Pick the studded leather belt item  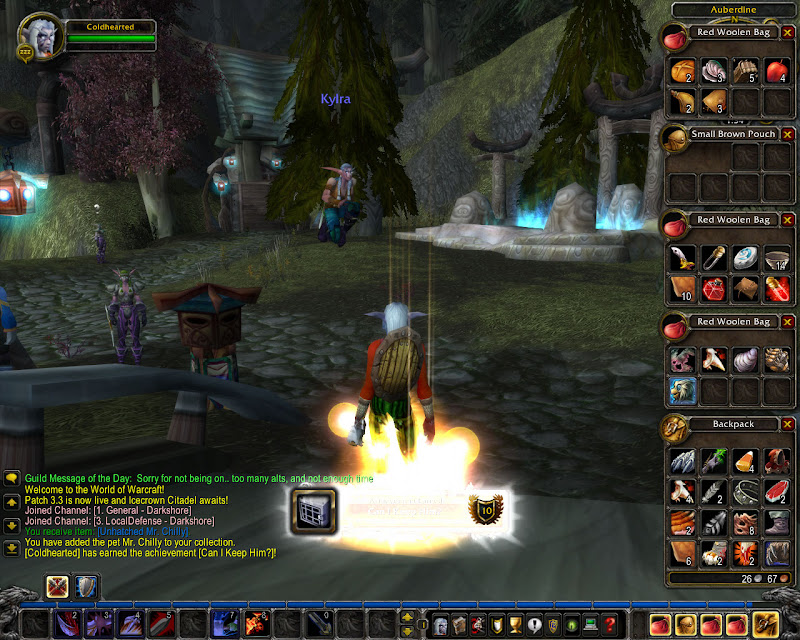(x=746, y=491)
